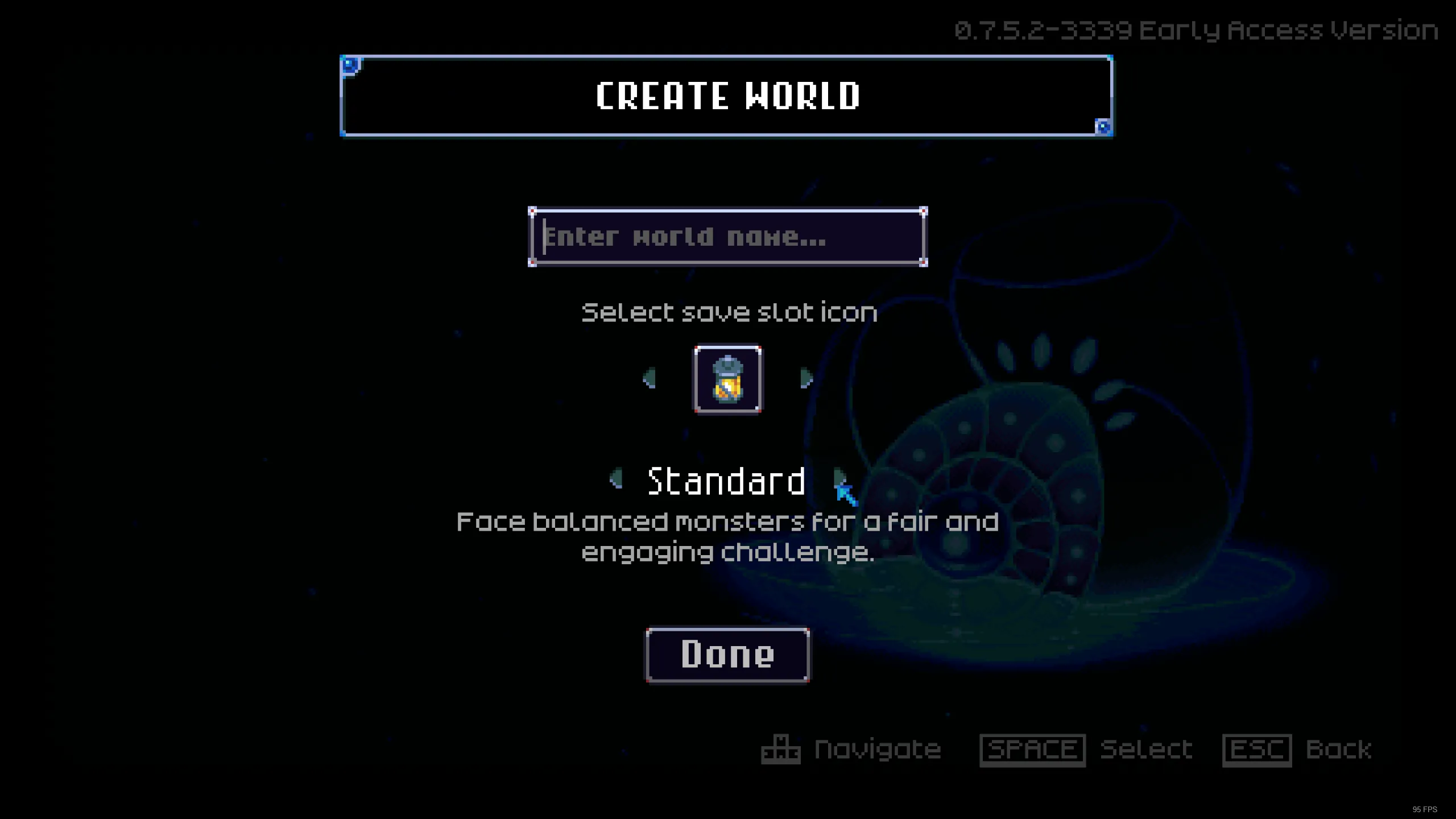Viewport: 1456px width, 819px height.
Task: Click the blue gem on the title banner's left corner
Action: pos(350,65)
